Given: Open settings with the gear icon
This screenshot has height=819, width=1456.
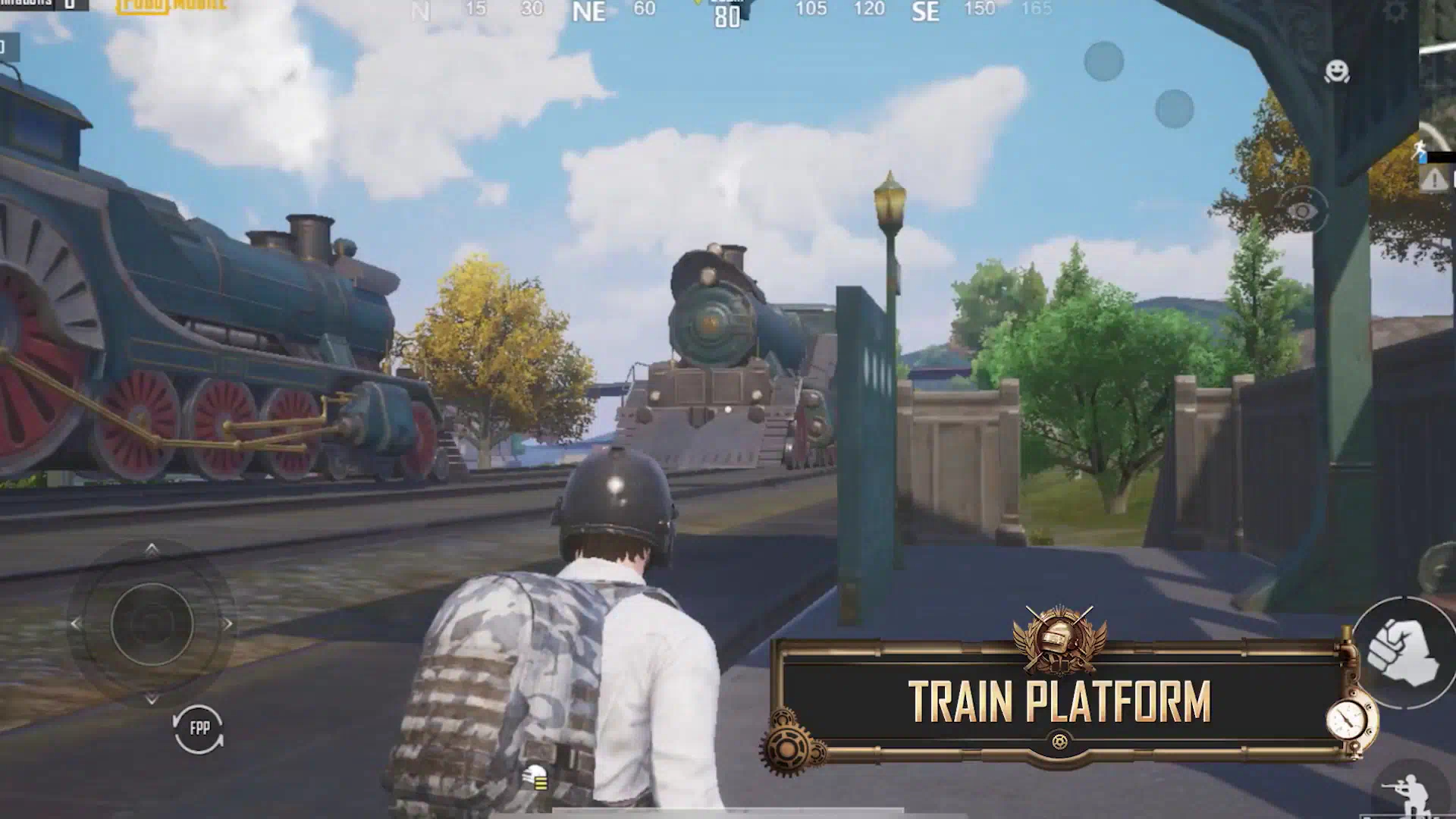Looking at the screenshot, I should tap(1394, 11).
